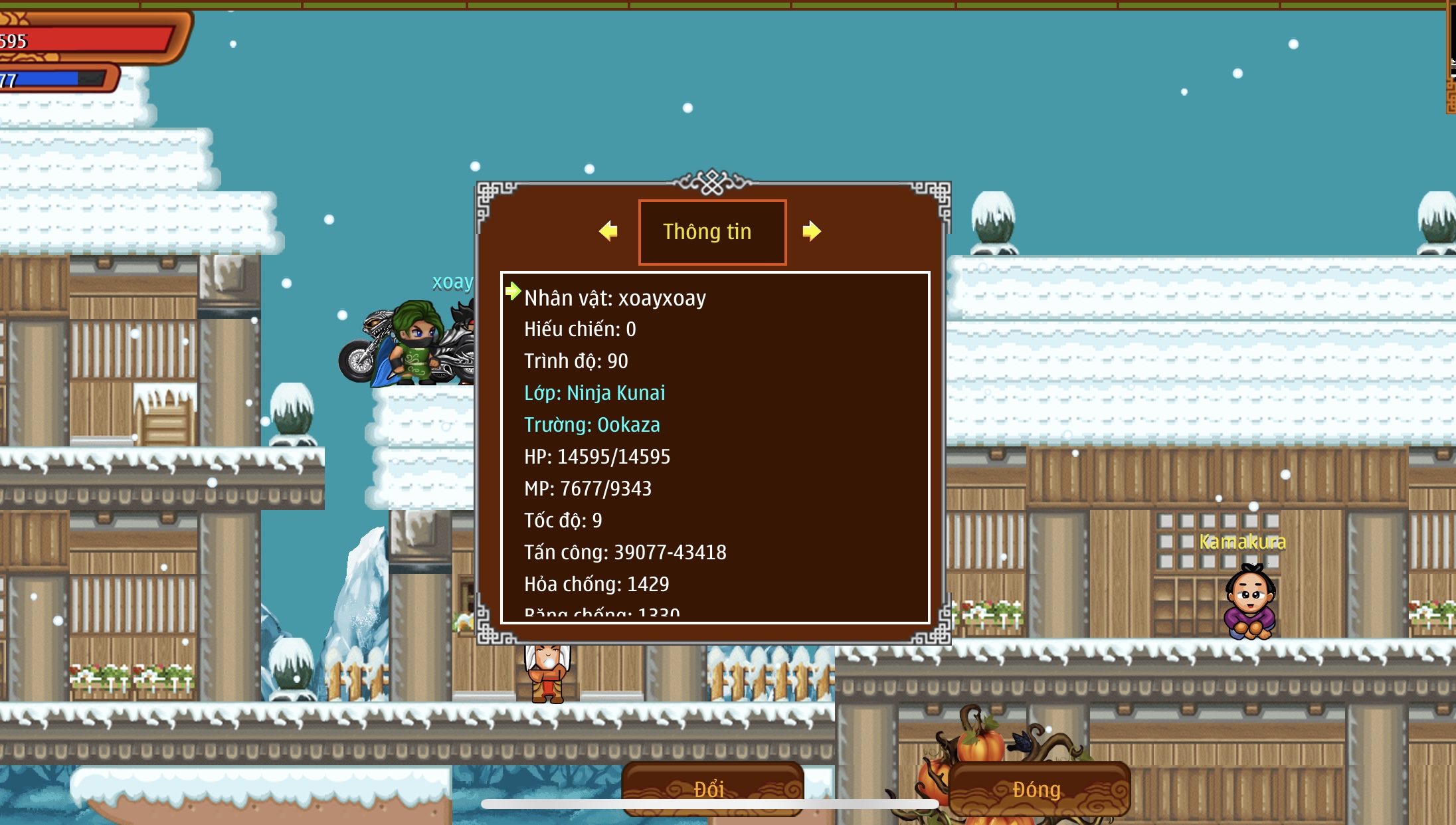Go to previous tab with left arrow
The image size is (1456, 825).
[608, 231]
